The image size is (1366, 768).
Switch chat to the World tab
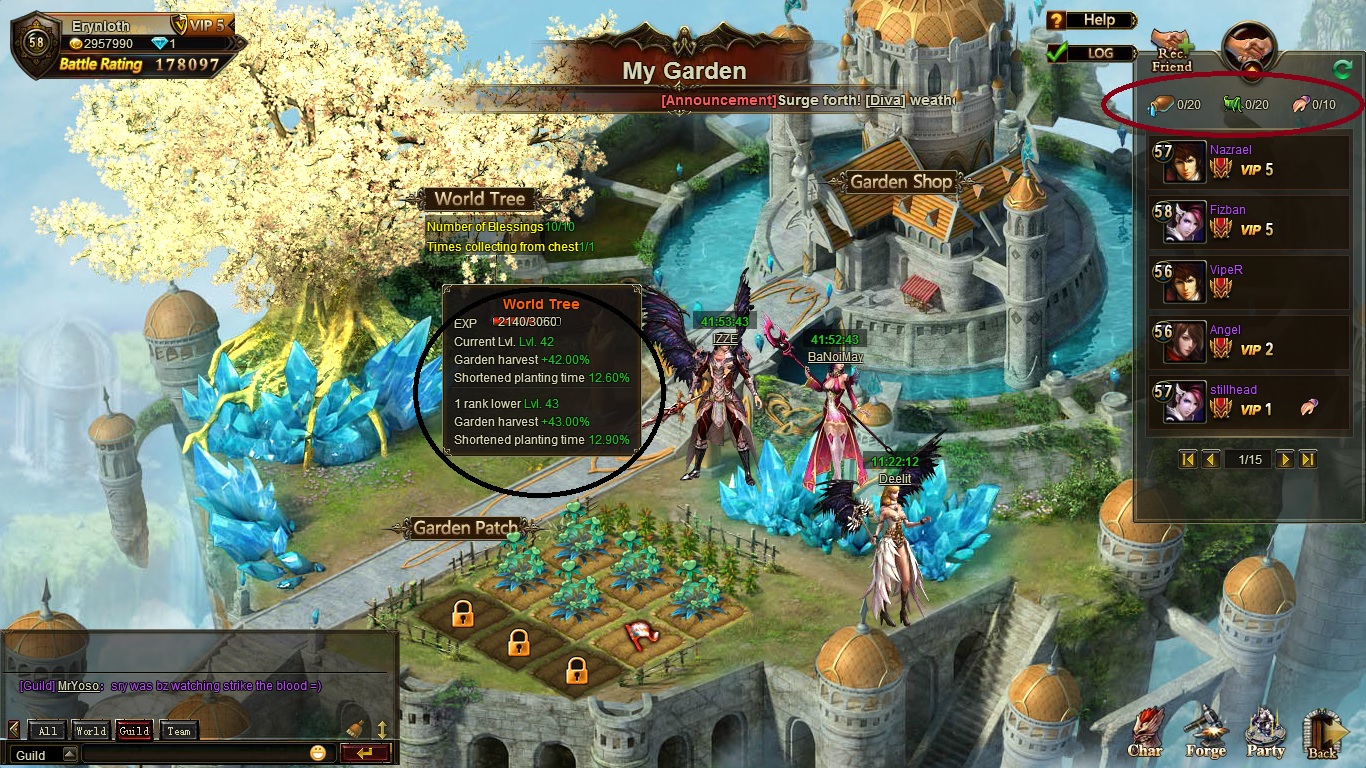tap(91, 731)
